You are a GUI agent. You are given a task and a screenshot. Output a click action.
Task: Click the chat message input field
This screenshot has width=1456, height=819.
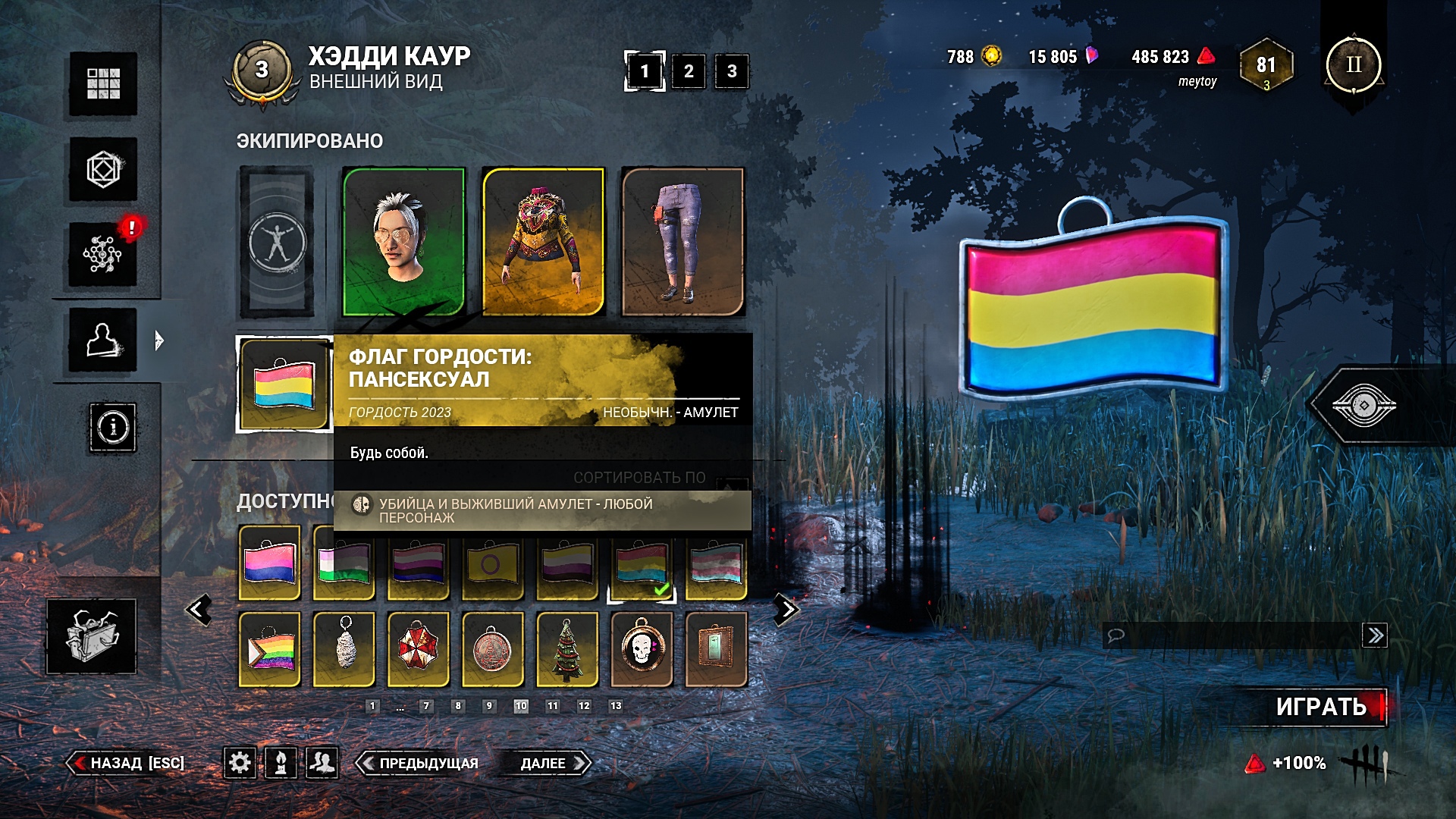tap(1232, 635)
